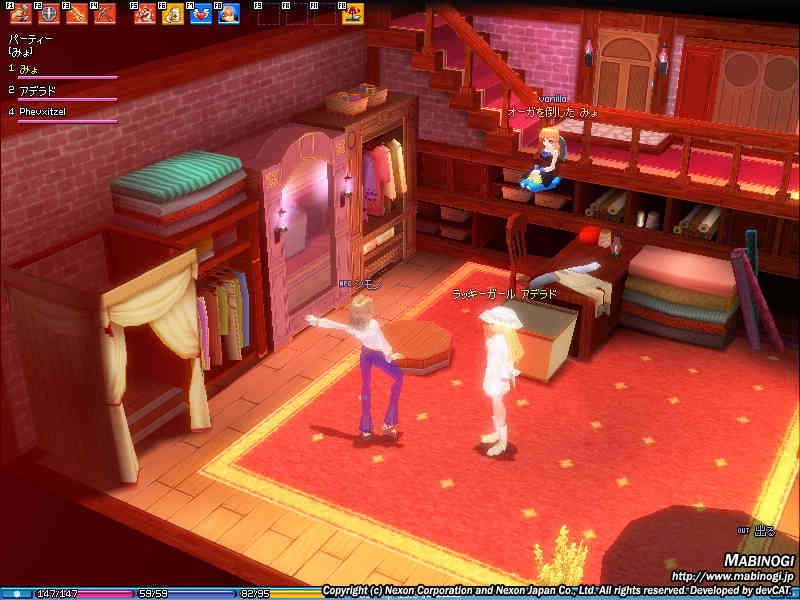800x600 pixels.
Task: Use the shield defense skill icon
Action: tap(48, 14)
